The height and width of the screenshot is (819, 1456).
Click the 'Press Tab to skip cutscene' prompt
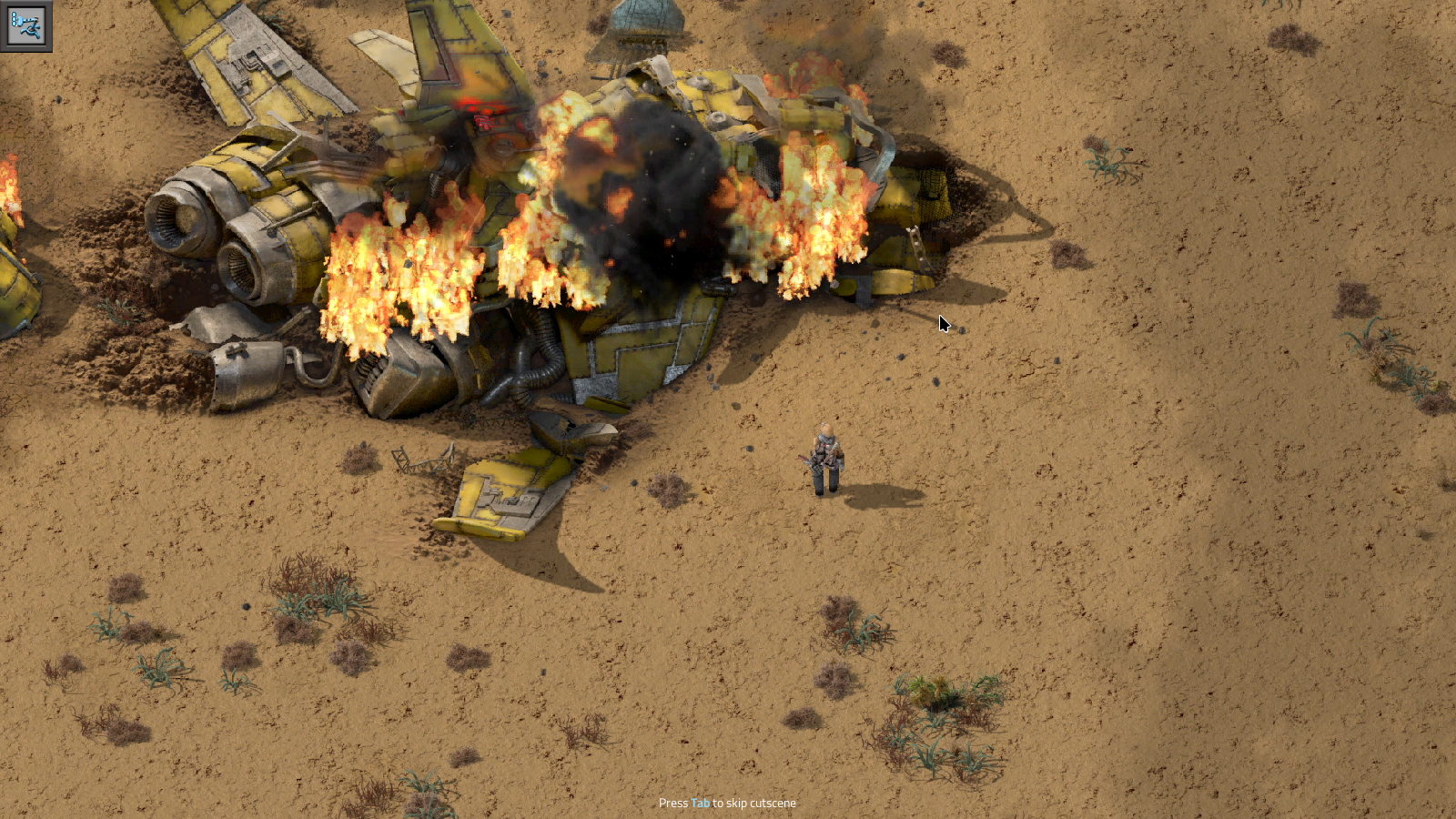[x=727, y=804]
